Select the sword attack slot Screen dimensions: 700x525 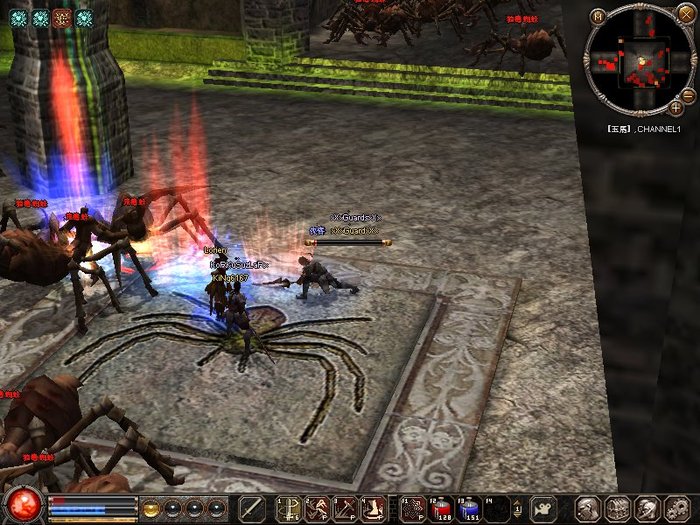click(x=252, y=508)
